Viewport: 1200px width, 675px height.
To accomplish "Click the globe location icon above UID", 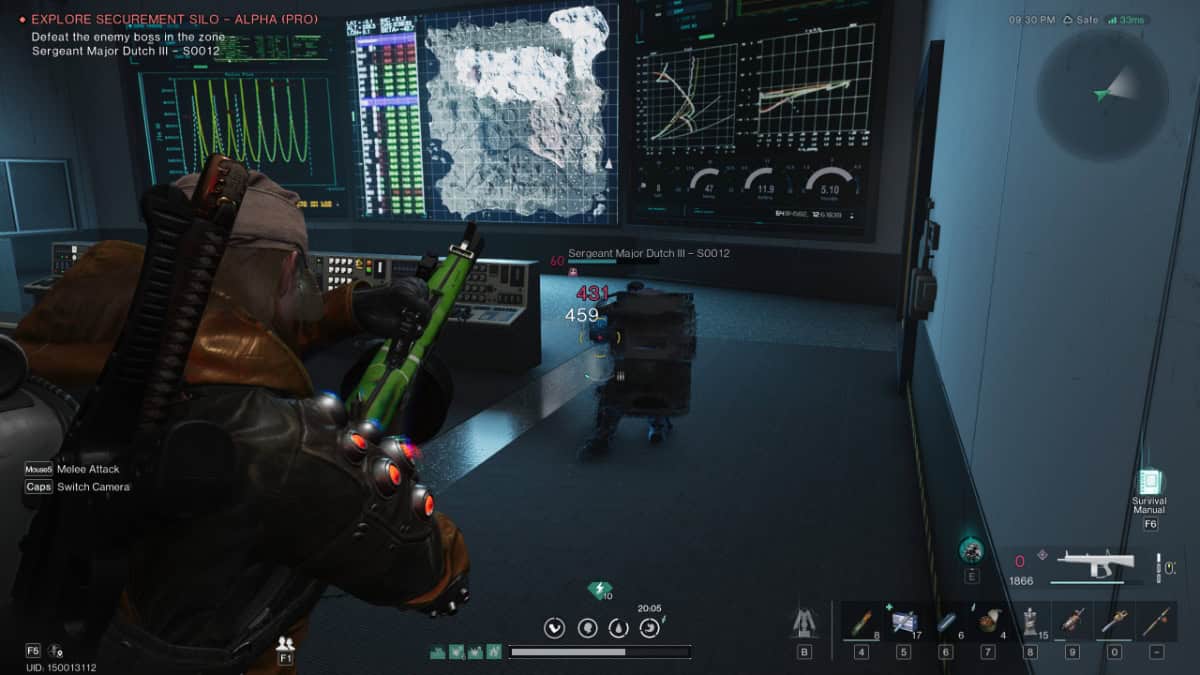I will [55, 651].
